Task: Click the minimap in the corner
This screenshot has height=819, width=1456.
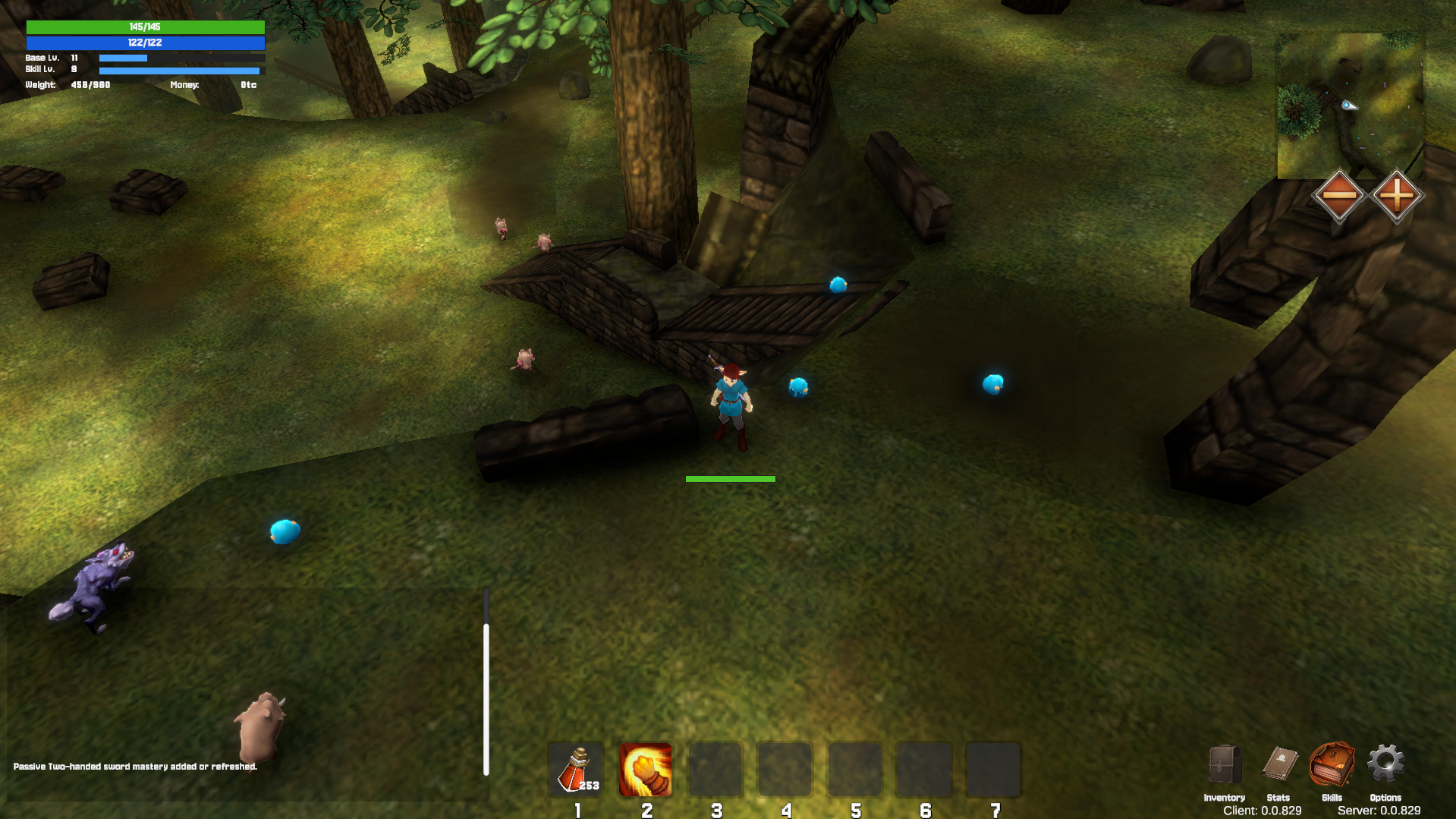Action: [x=1351, y=105]
